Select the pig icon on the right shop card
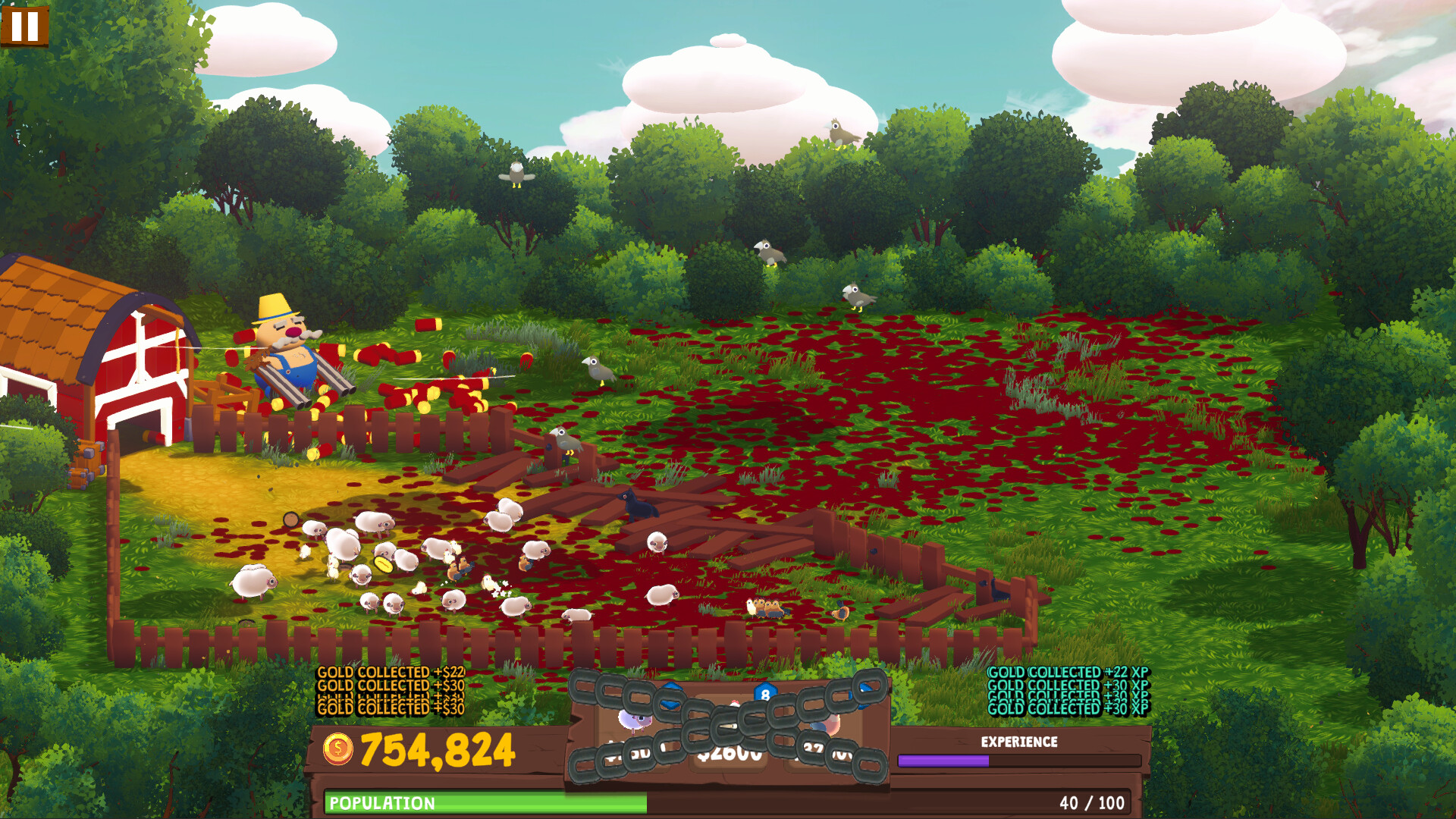1456x819 pixels. (834, 724)
